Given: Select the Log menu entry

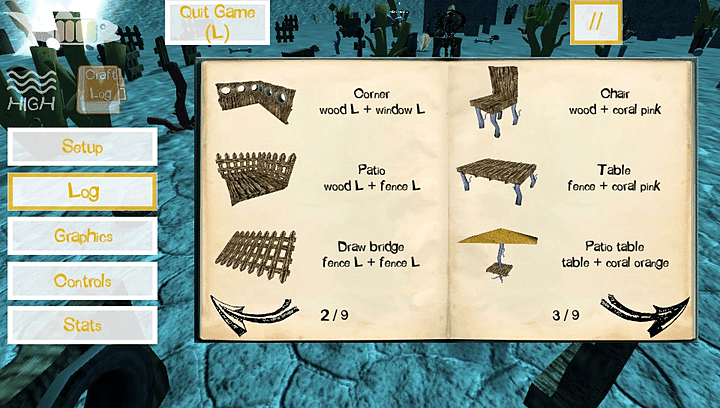Looking at the screenshot, I should click(82, 191).
